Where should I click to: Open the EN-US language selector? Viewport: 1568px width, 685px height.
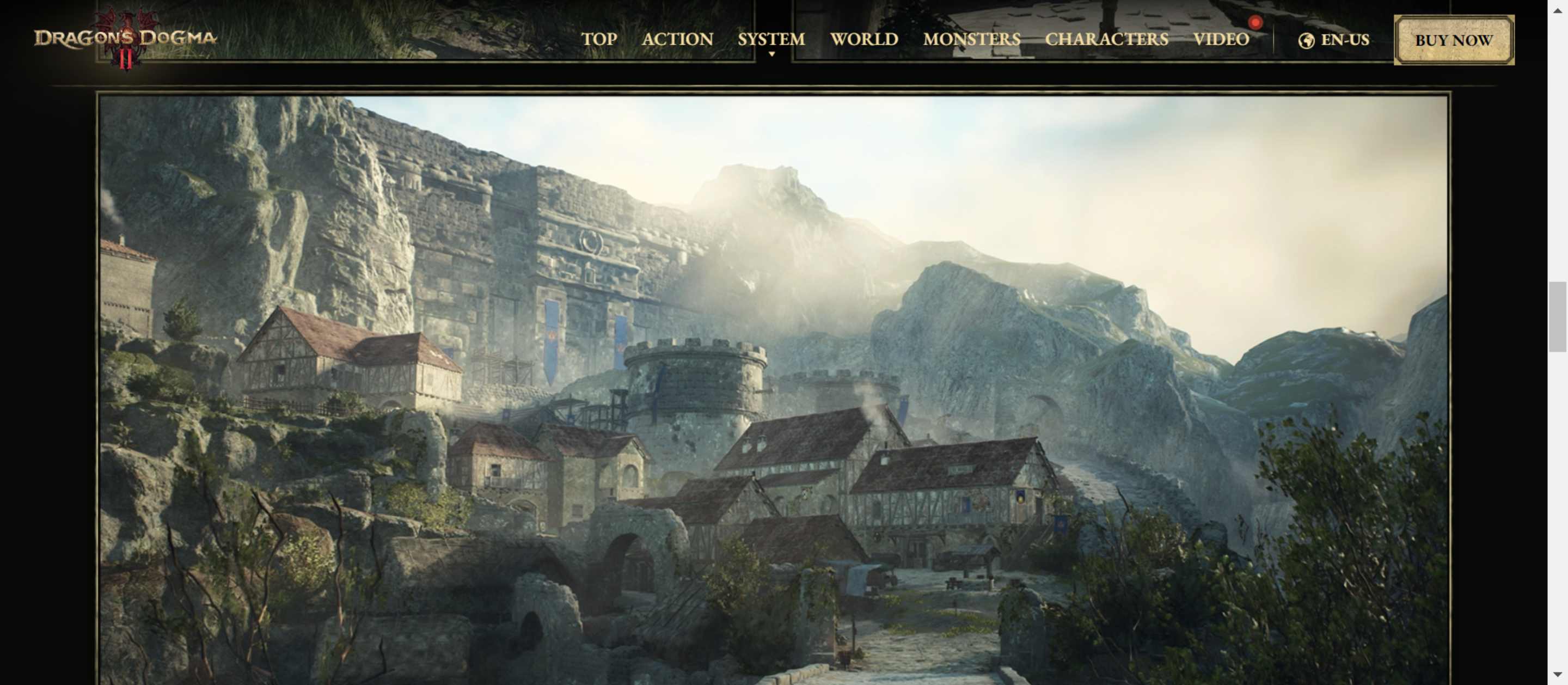pos(1334,40)
